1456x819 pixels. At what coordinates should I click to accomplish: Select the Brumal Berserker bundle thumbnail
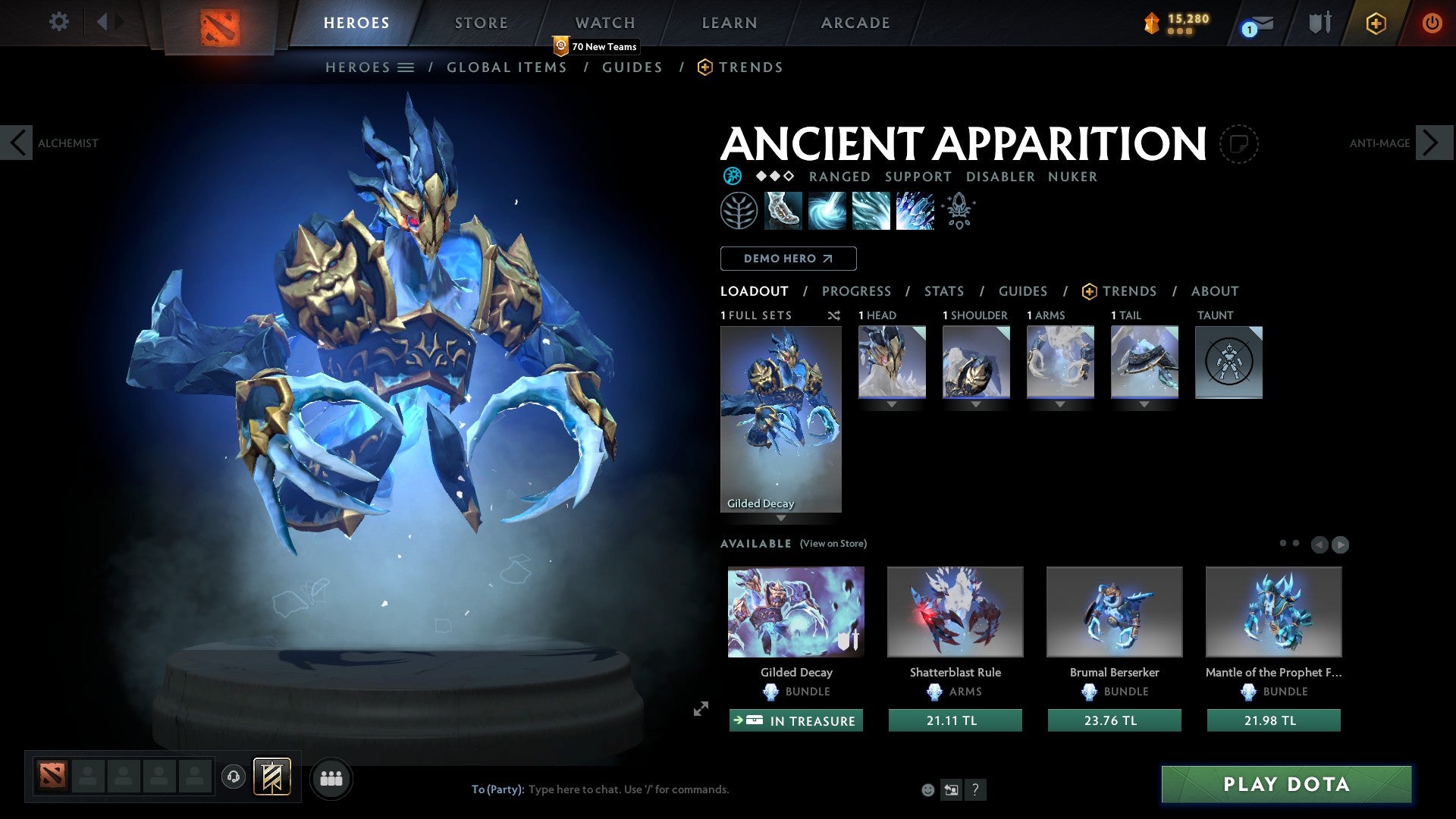[x=1113, y=611]
